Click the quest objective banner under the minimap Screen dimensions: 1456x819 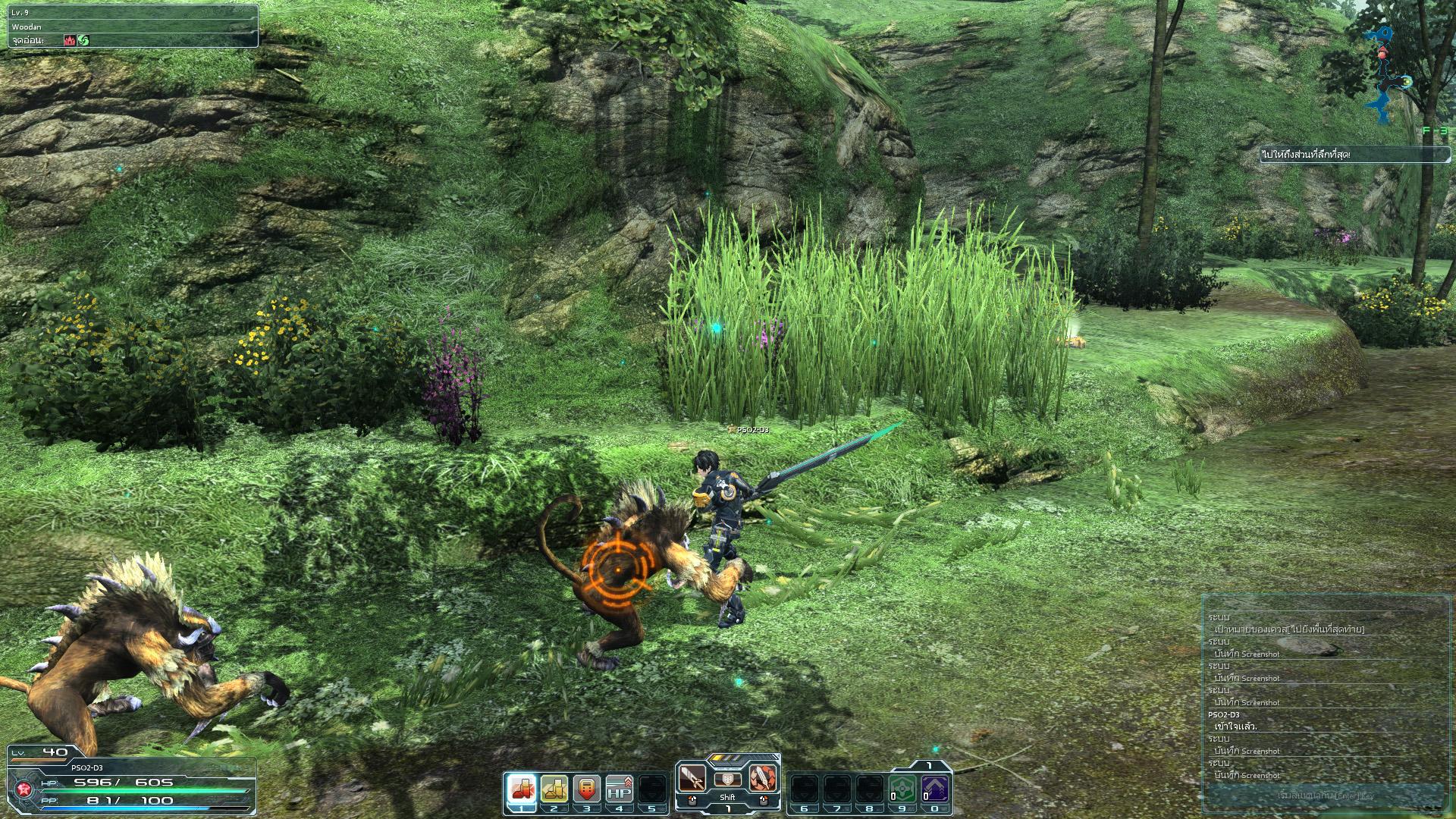[1354, 155]
